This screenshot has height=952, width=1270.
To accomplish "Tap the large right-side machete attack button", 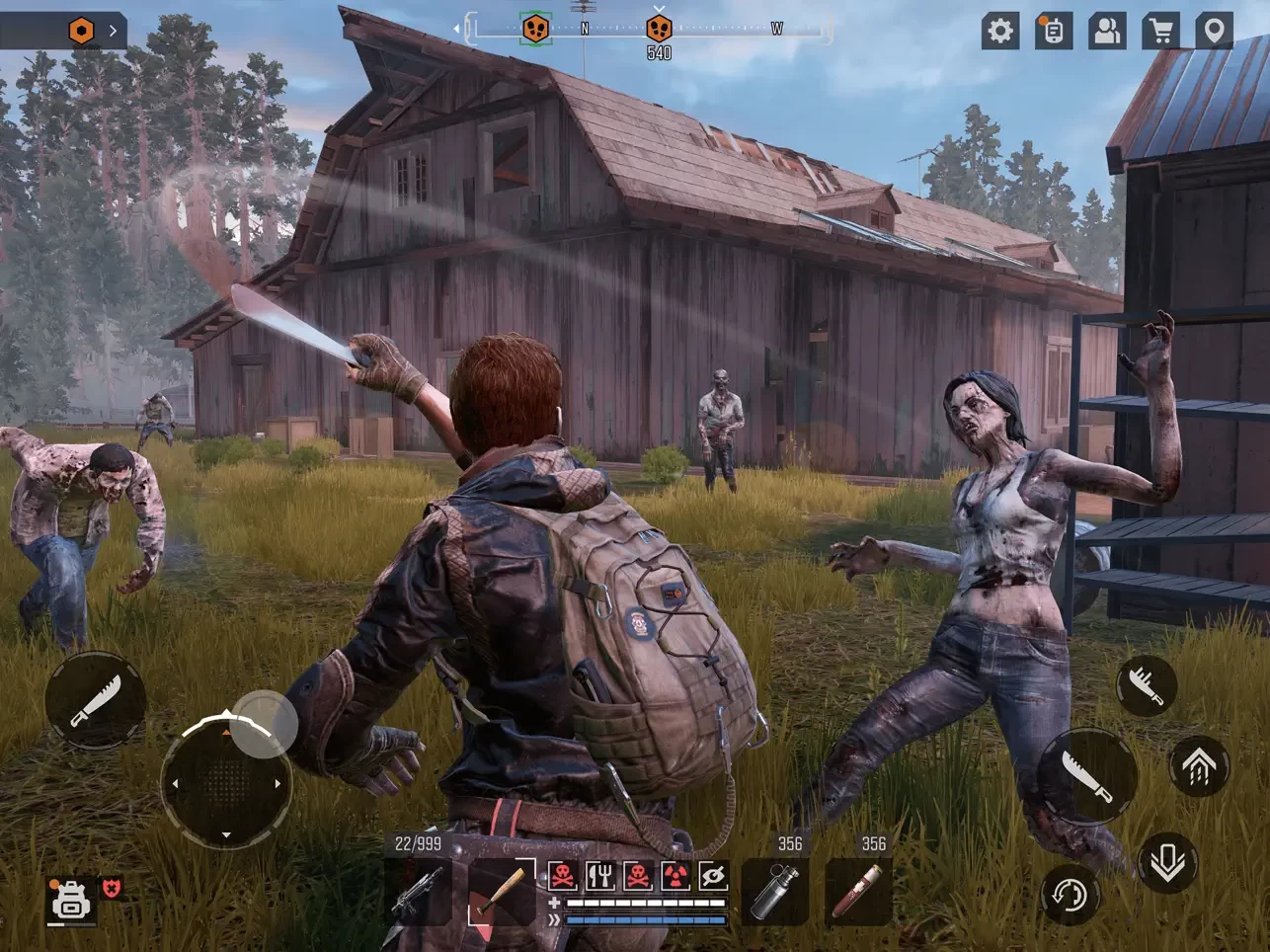I will point(1087,777).
